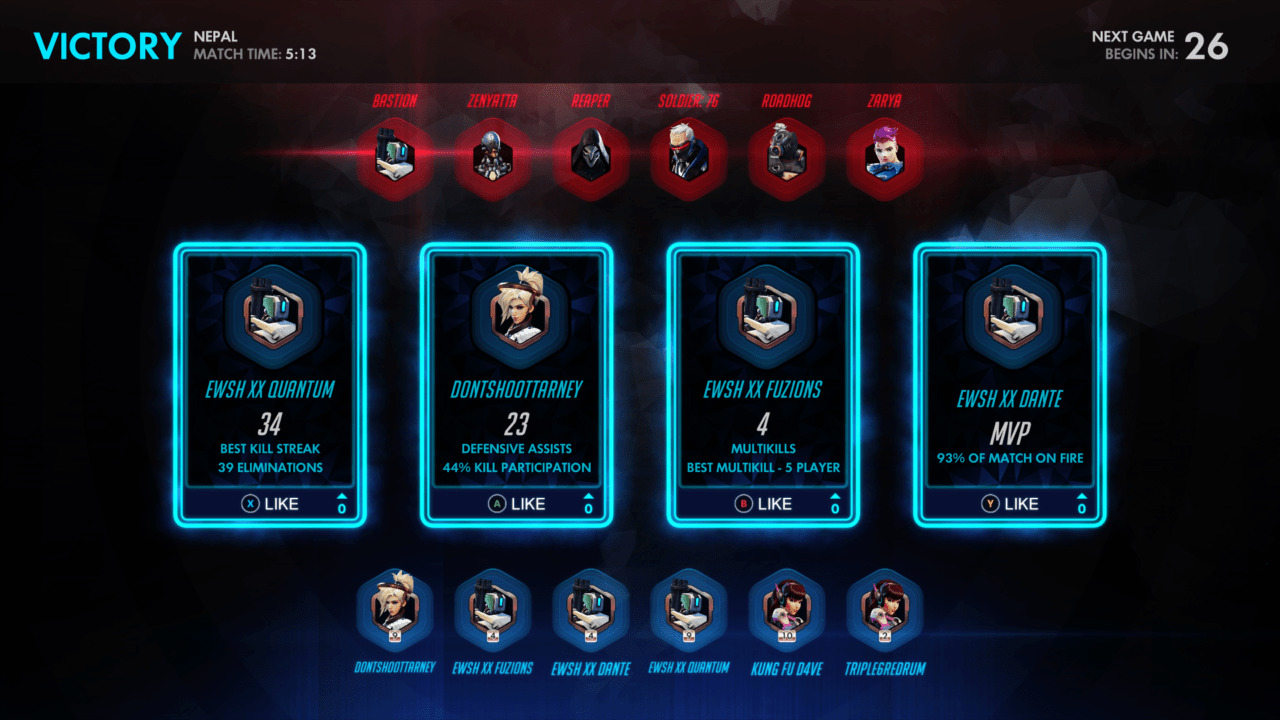The width and height of the screenshot is (1280, 720).
Task: Select enemy Zarya hero portrait
Action: tap(884, 158)
